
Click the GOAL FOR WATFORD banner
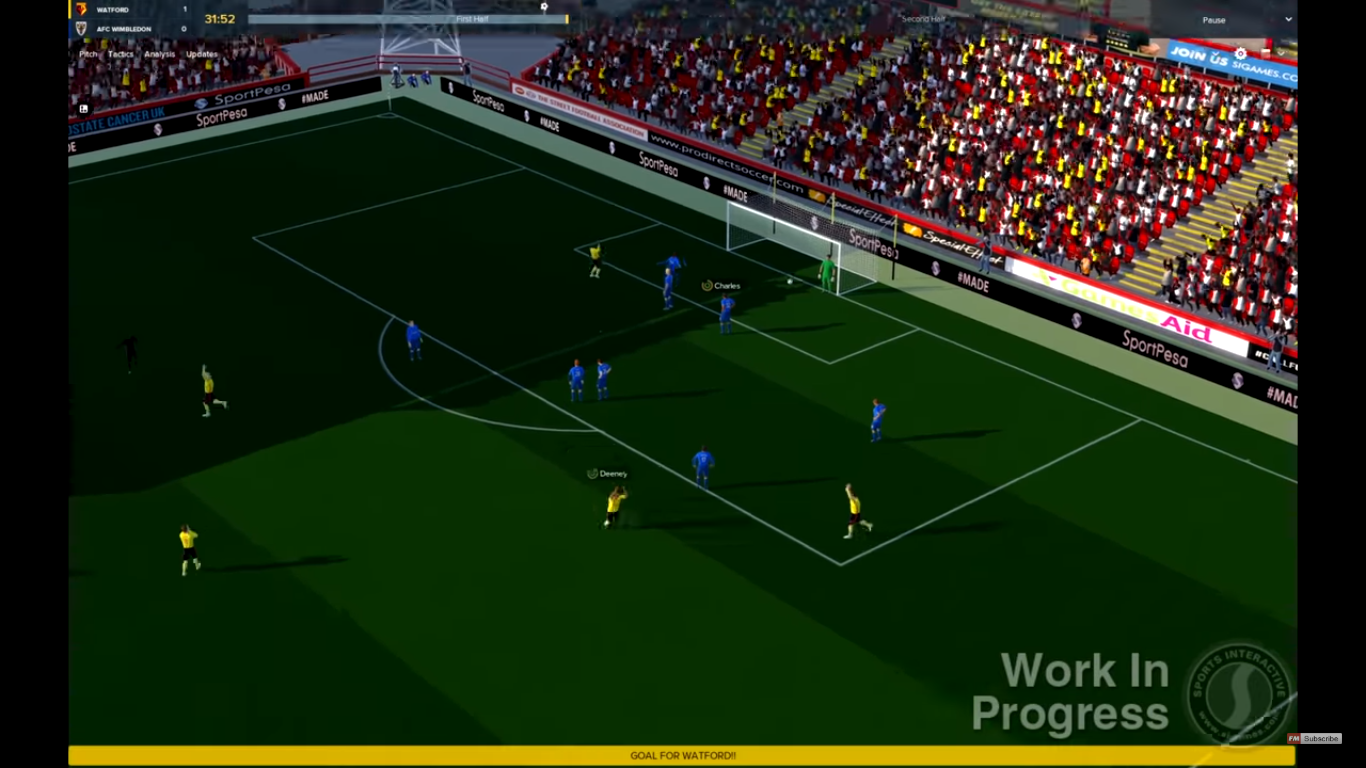point(683,757)
